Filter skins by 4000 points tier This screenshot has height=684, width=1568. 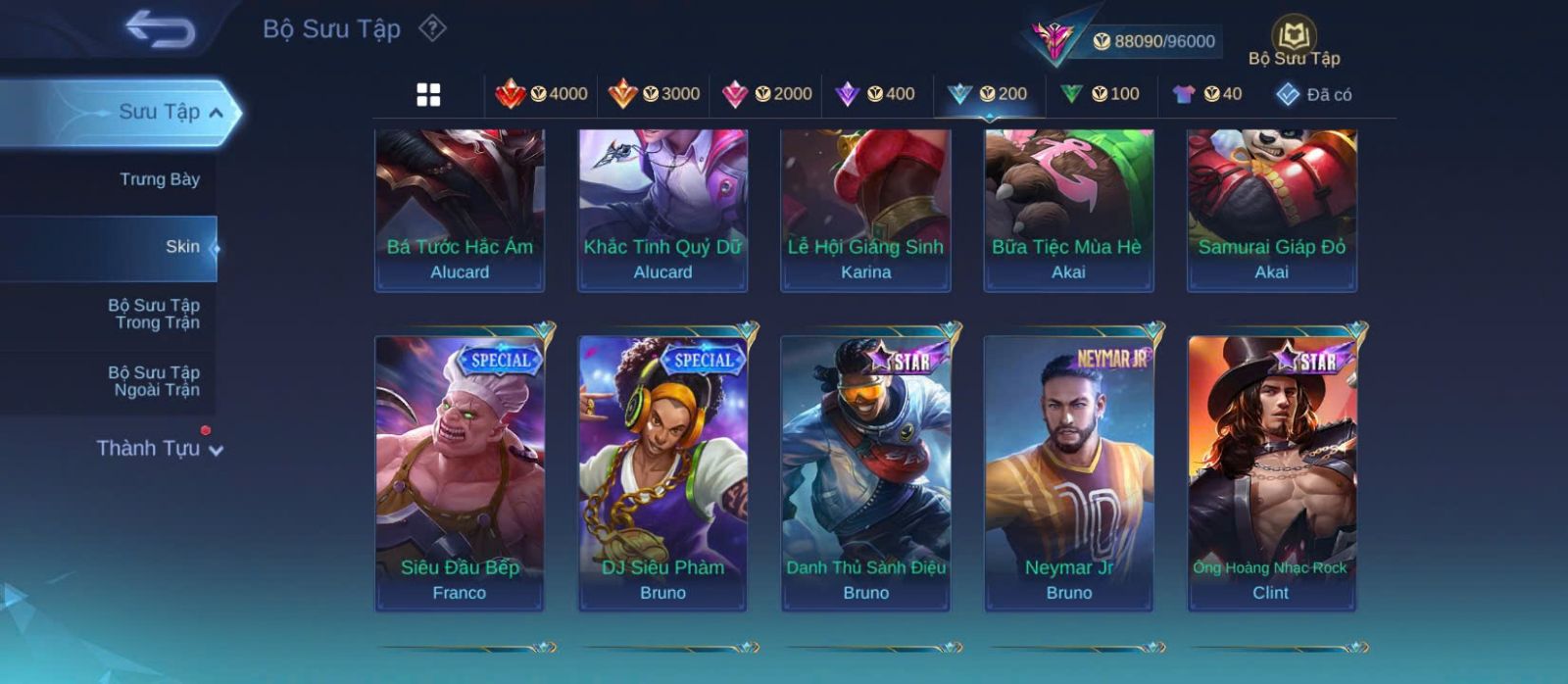pyautogui.click(x=541, y=94)
